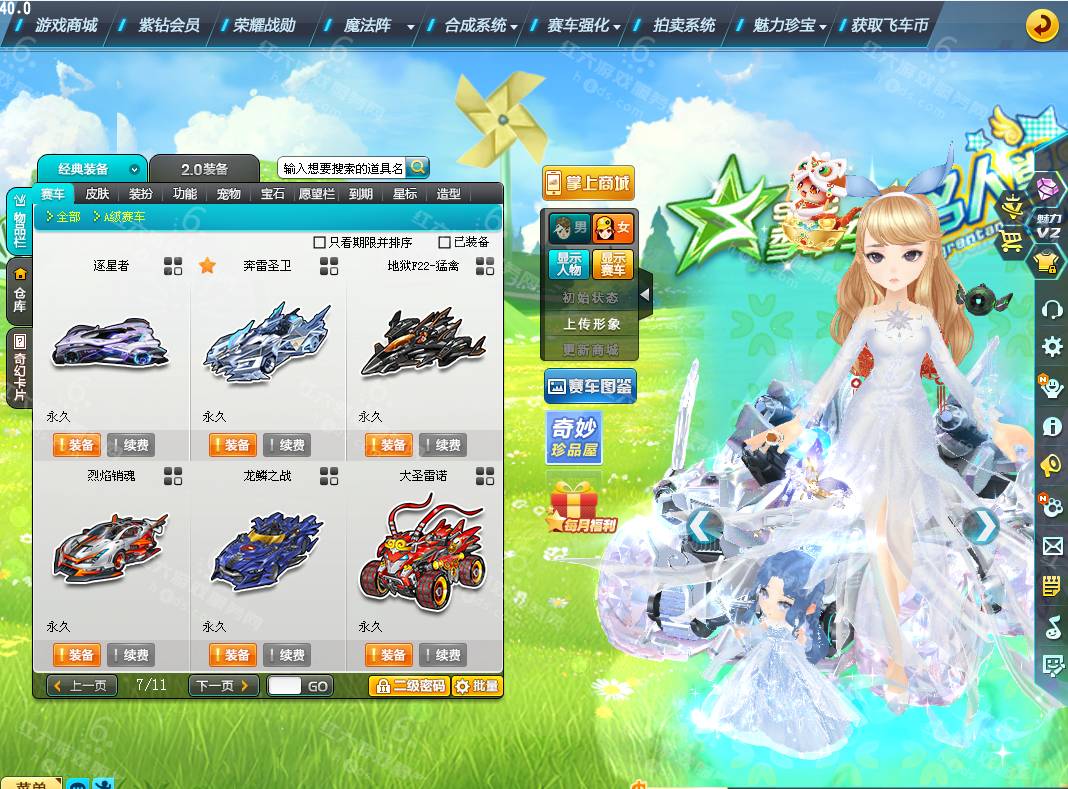Toggle the 只看期限并排序 checkbox
The height and width of the screenshot is (789, 1068).
[320, 242]
